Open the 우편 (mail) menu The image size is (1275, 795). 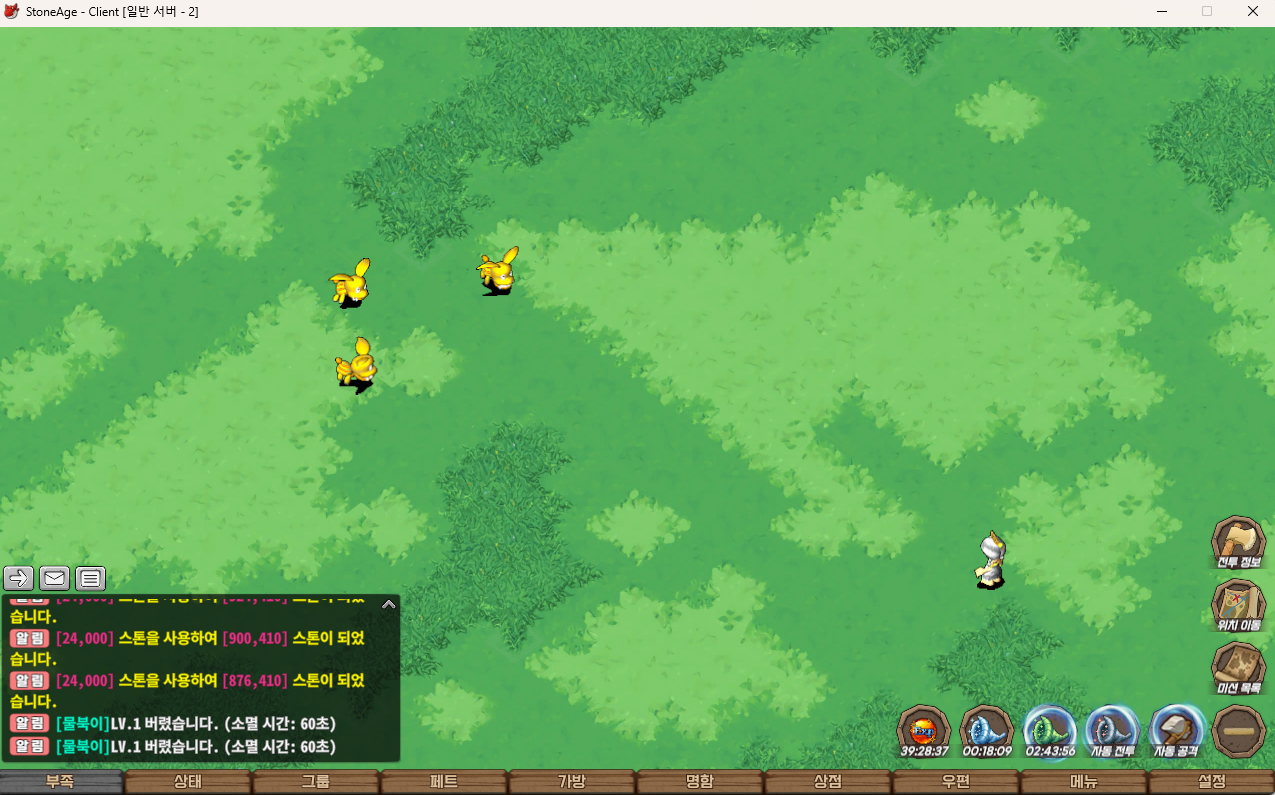[956, 782]
